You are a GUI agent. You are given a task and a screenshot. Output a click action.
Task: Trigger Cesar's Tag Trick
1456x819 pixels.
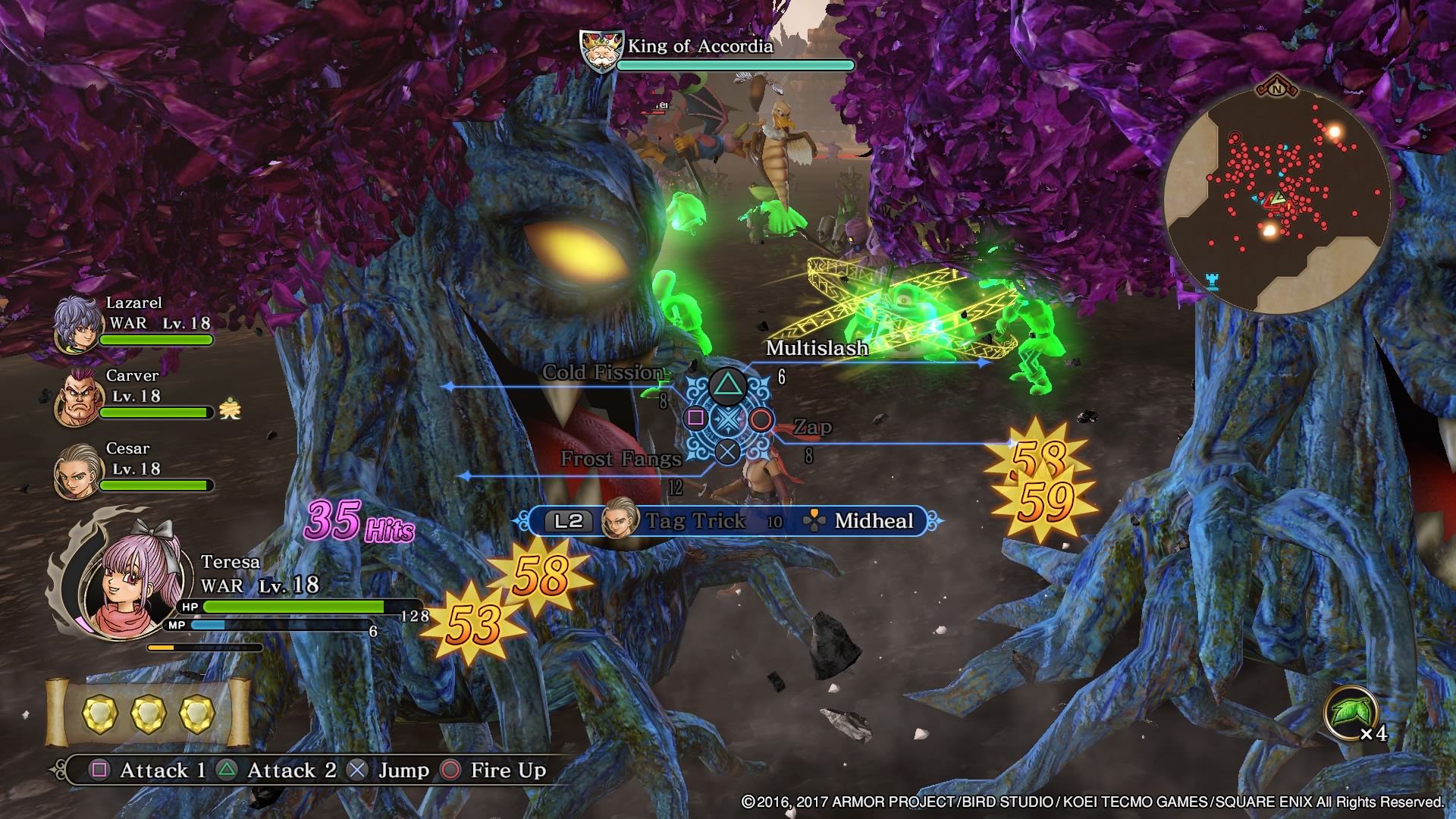click(695, 521)
